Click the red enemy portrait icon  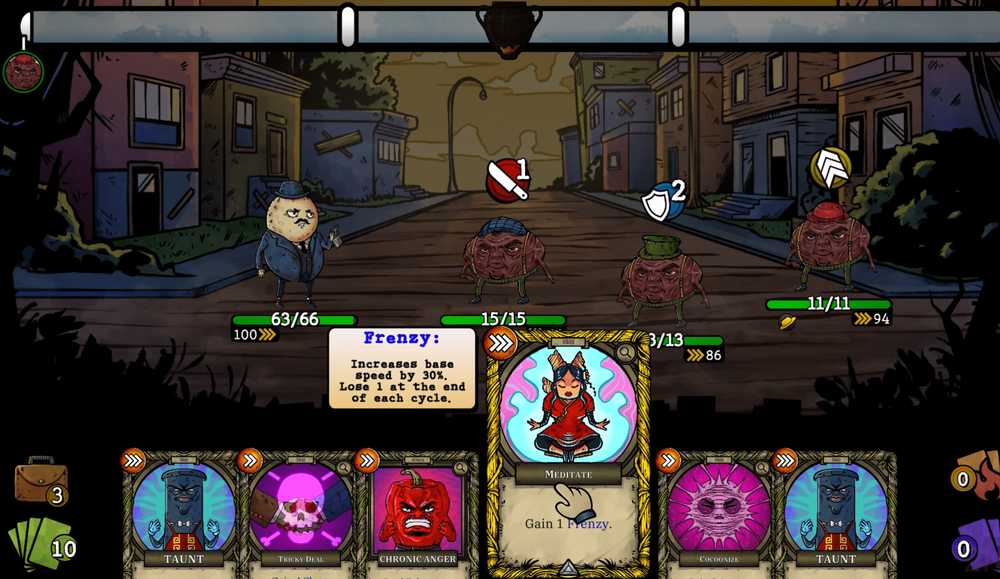tap(23, 72)
